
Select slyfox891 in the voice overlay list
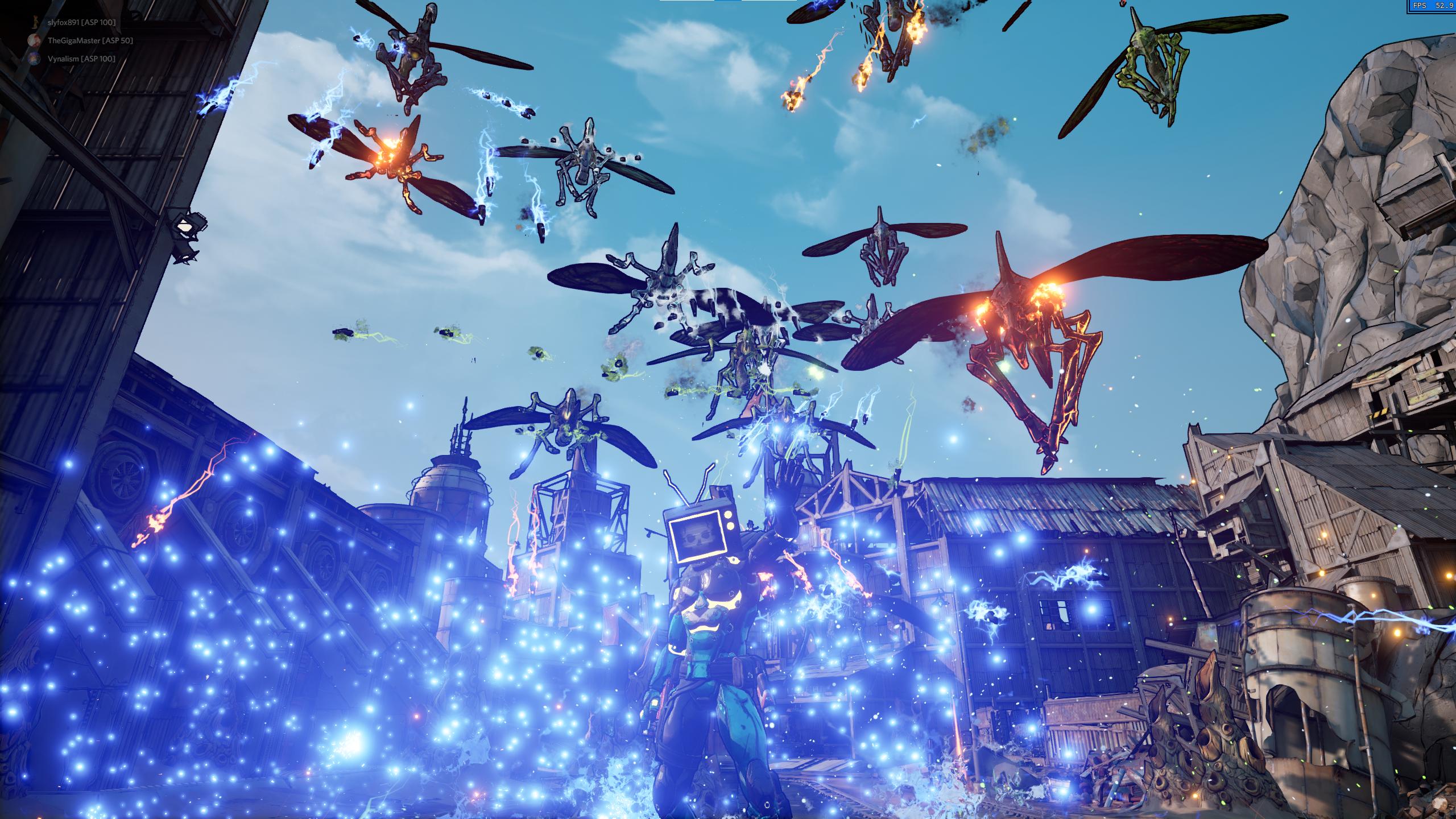pos(81,22)
